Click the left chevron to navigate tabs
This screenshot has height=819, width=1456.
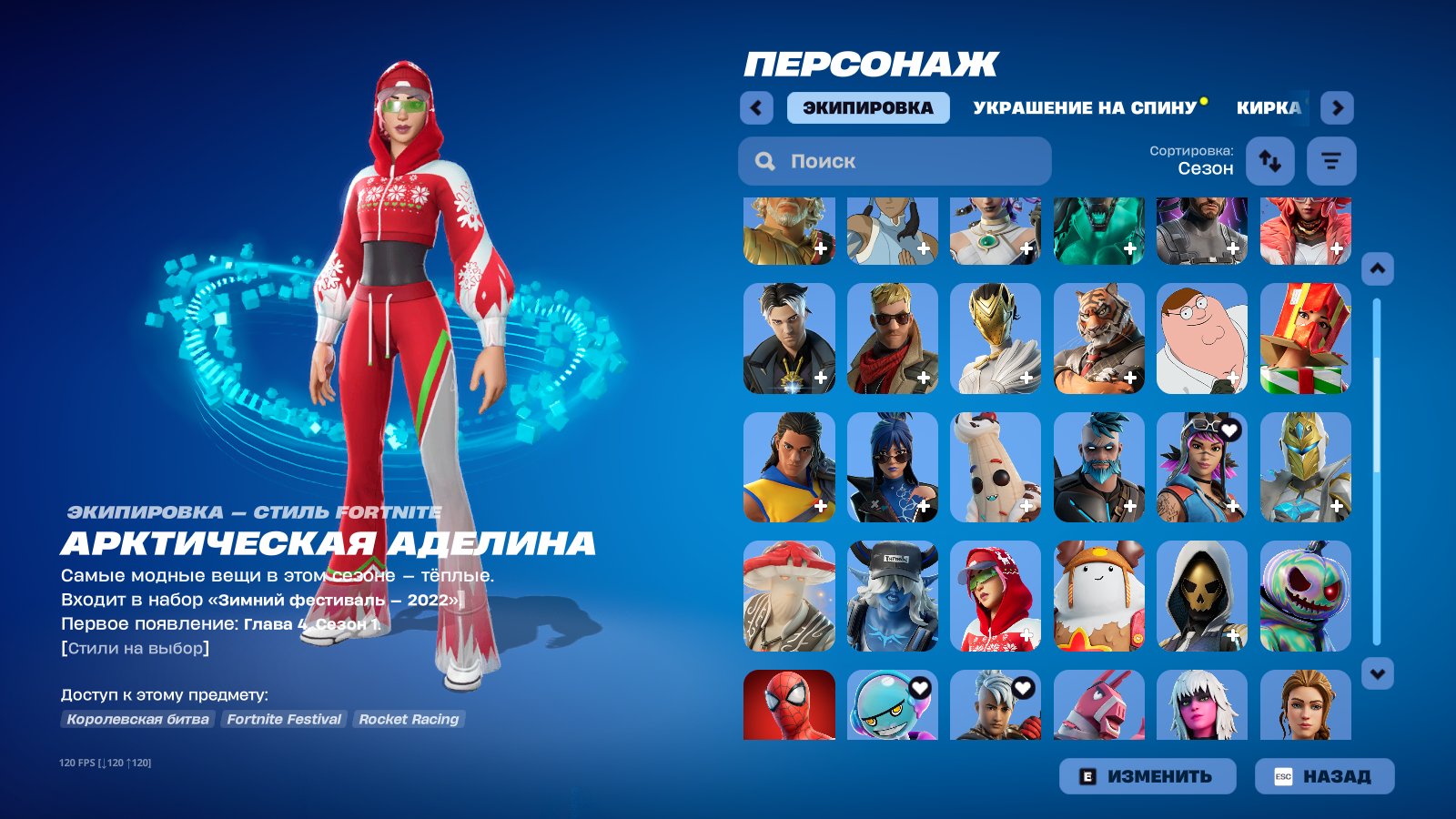[x=754, y=107]
